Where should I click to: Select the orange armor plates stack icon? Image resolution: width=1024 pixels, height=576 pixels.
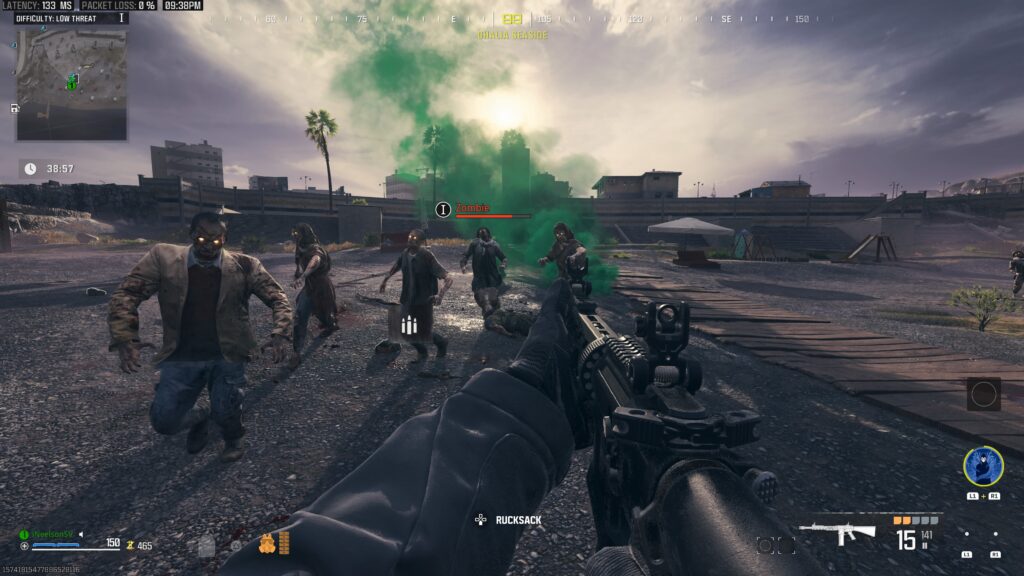pyautogui.click(x=284, y=543)
